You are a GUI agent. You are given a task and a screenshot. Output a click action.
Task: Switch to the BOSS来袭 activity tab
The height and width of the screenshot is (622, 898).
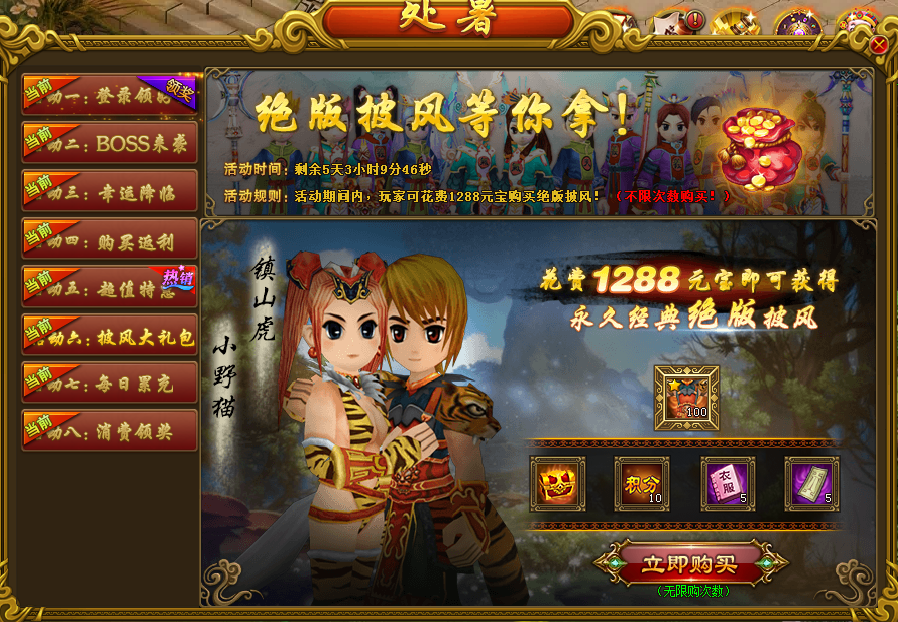click(110, 143)
